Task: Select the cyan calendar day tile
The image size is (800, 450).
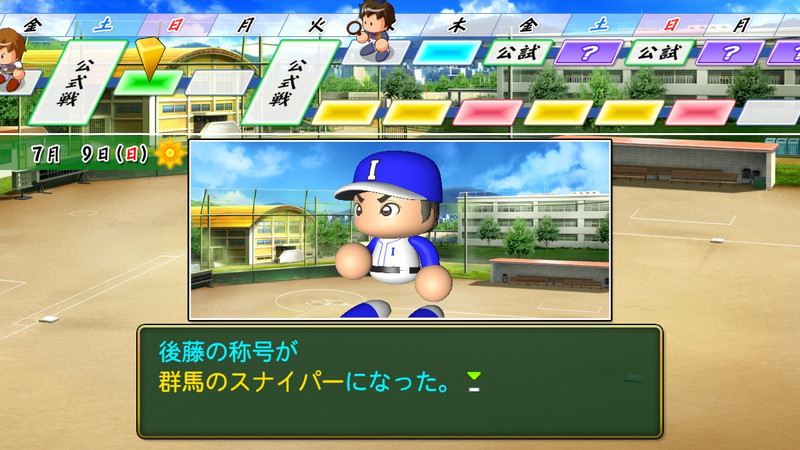Action: coord(446,52)
